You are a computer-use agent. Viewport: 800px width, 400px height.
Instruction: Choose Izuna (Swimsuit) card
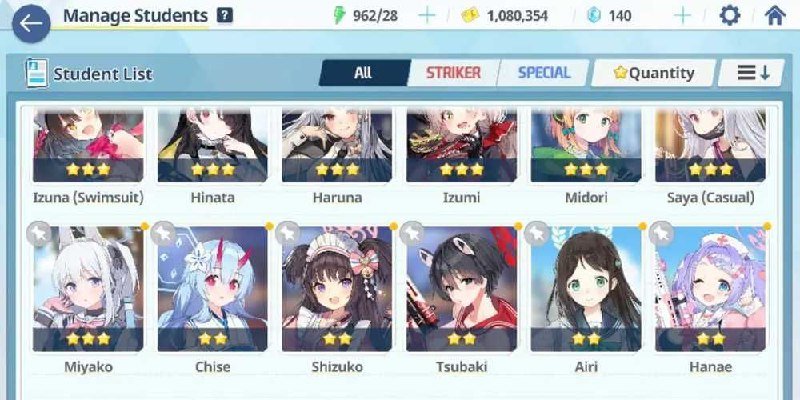tap(87, 150)
